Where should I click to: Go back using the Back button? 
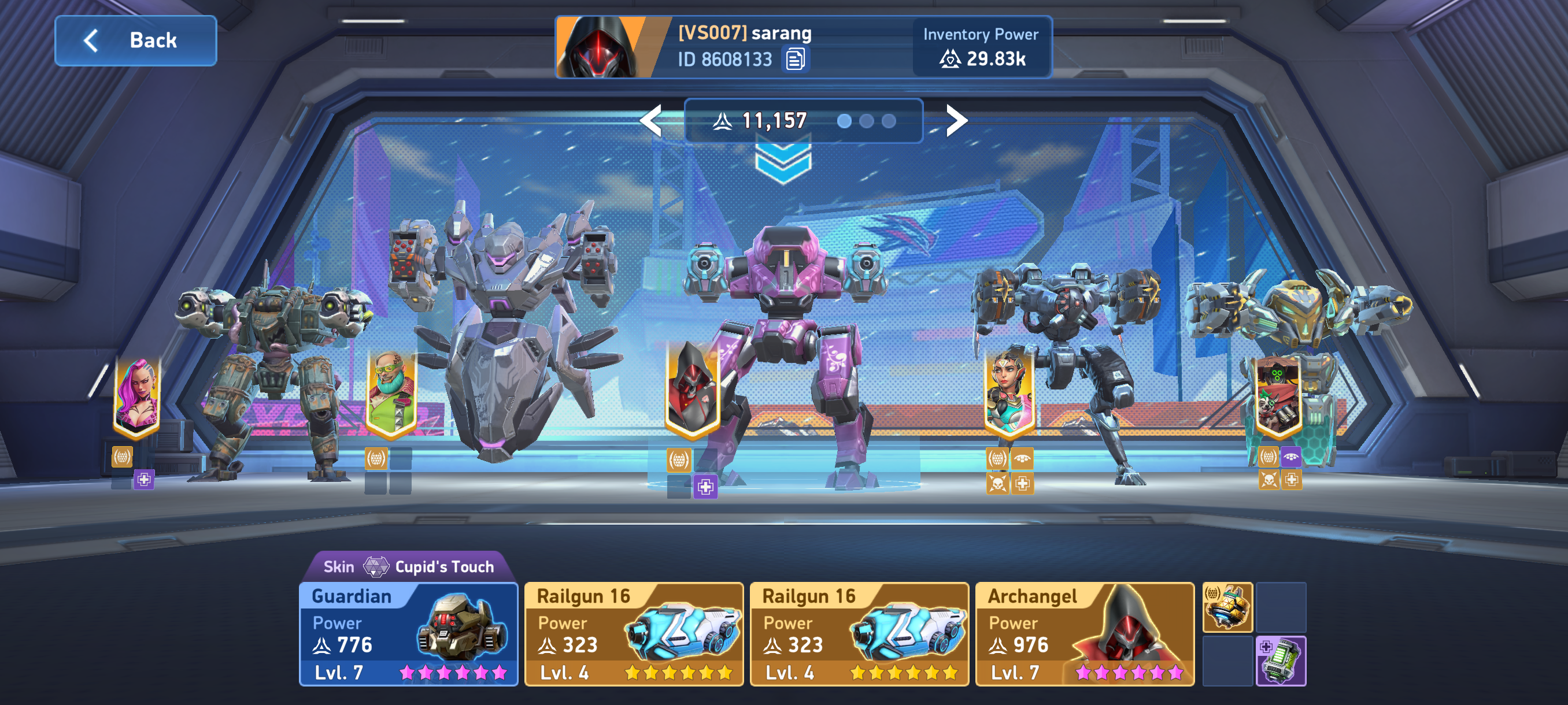pos(135,41)
